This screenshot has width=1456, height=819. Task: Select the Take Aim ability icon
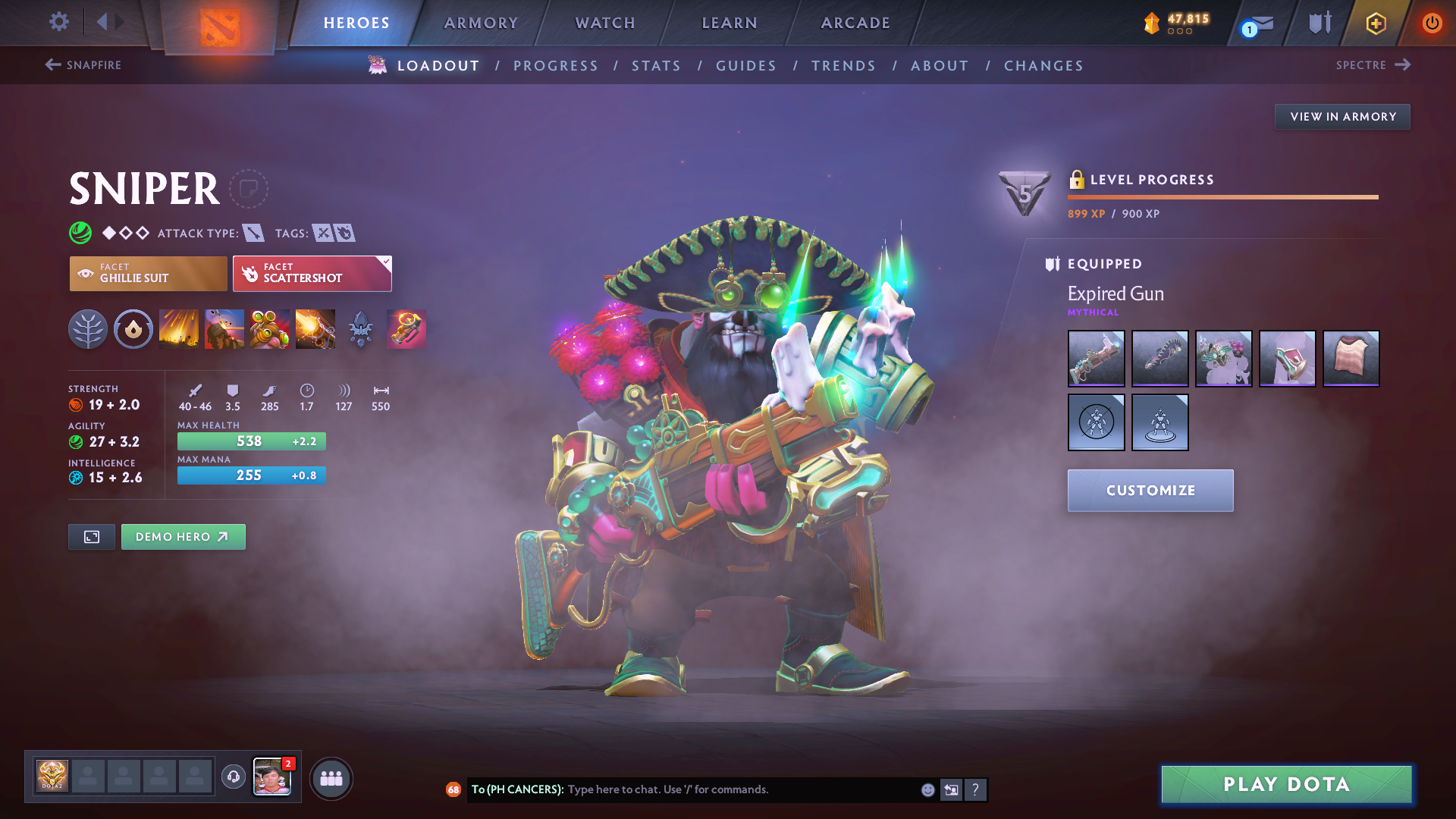tap(269, 329)
